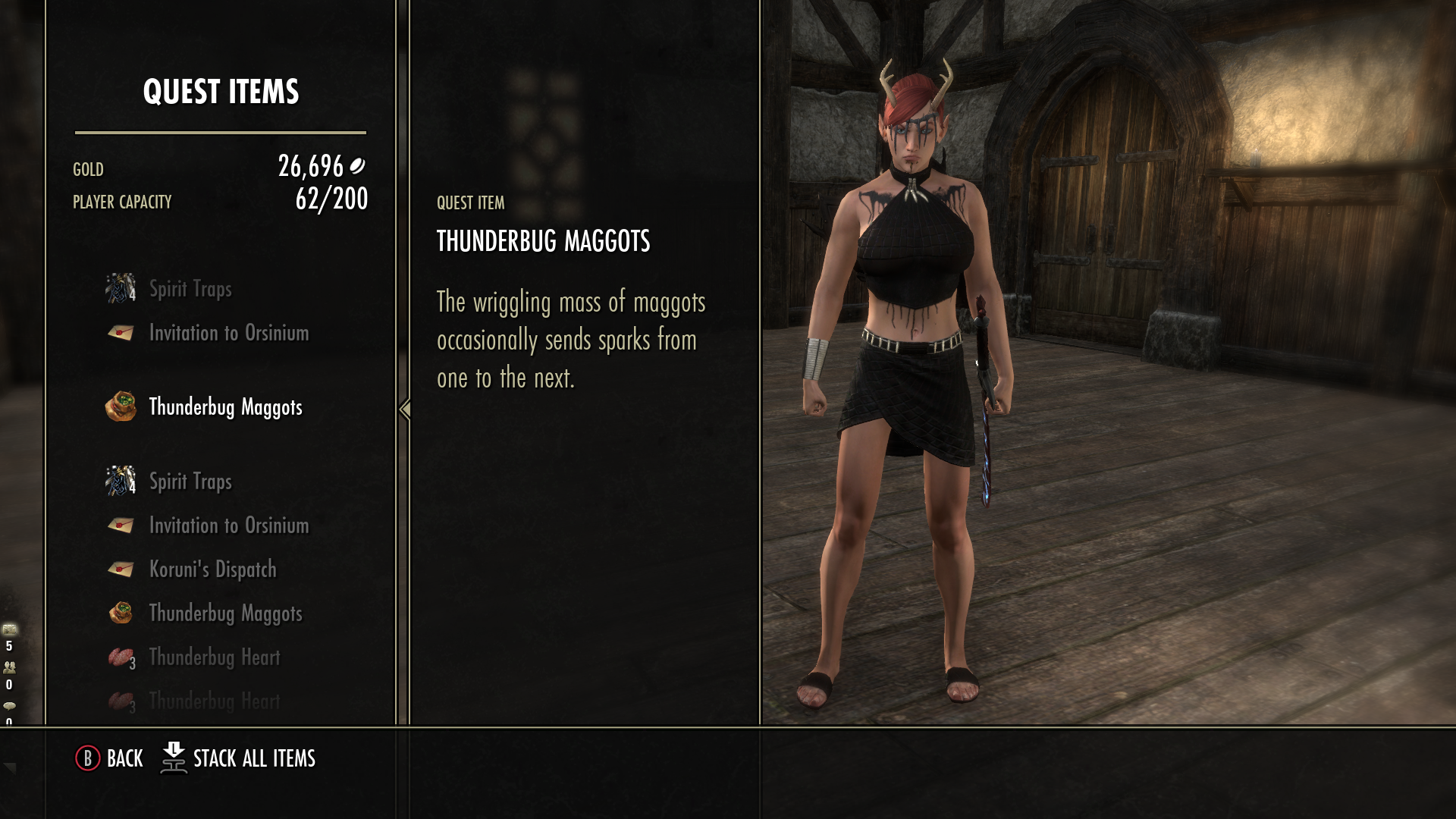Screen dimensions: 1456x819
Task: Select the Koruni's Dispatch quest item
Action: tap(212, 570)
